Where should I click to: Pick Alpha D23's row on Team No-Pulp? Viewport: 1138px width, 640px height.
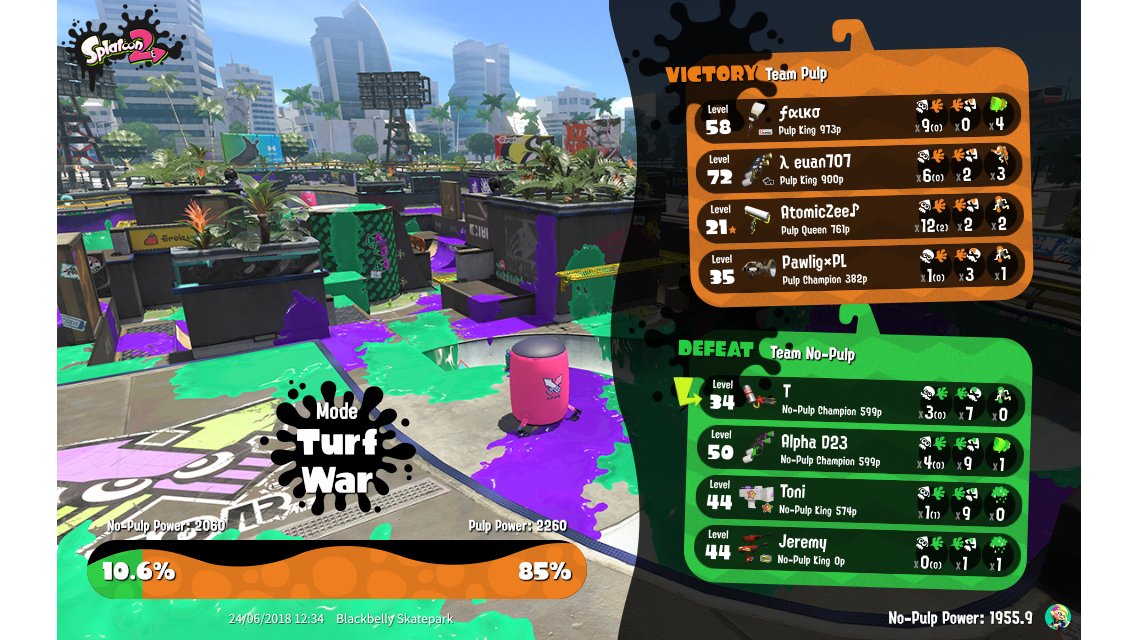[860, 450]
